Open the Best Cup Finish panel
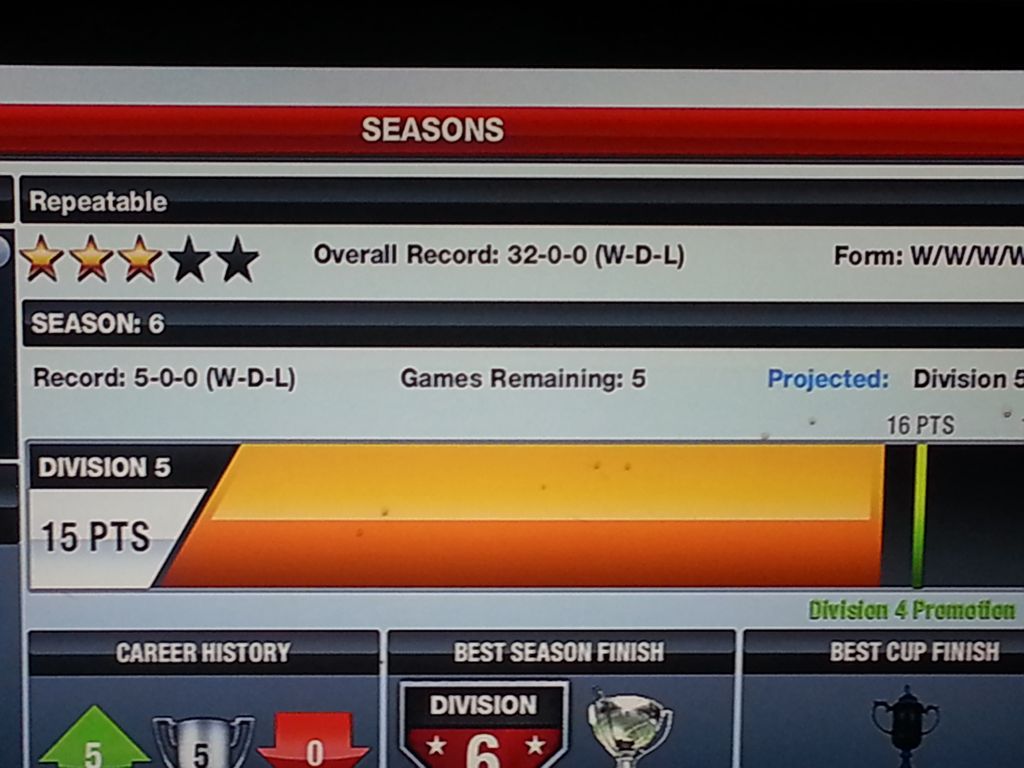1024x768 pixels. pos(913,653)
